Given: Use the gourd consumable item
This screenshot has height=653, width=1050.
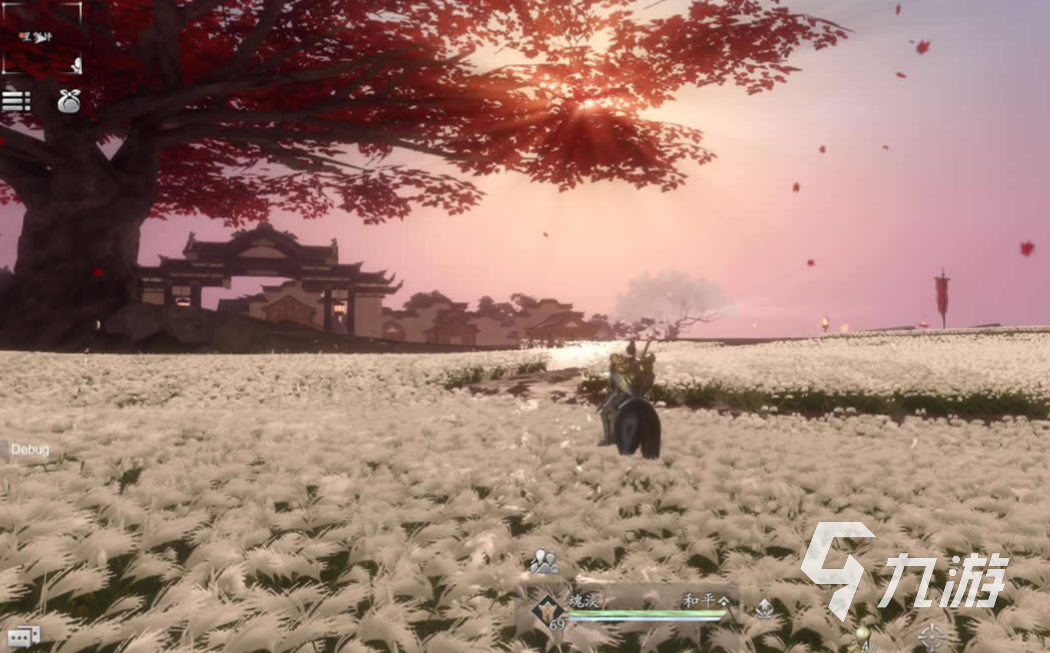Looking at the screenshot, I should [x=862, y=636].
